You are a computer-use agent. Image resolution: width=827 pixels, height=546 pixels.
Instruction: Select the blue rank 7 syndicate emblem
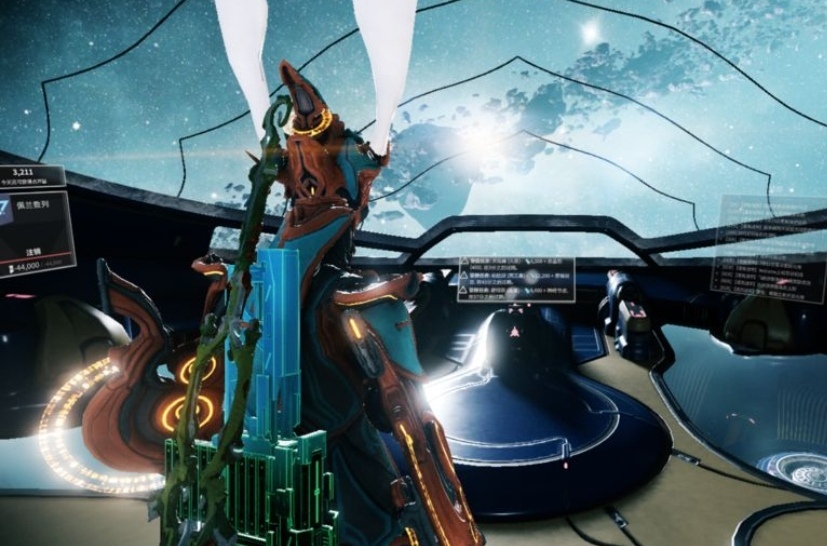[5, 210]
